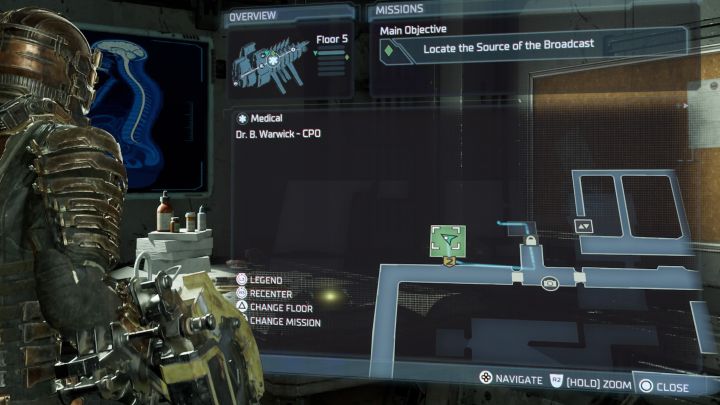Open the Missions tab

coord(400,11)
